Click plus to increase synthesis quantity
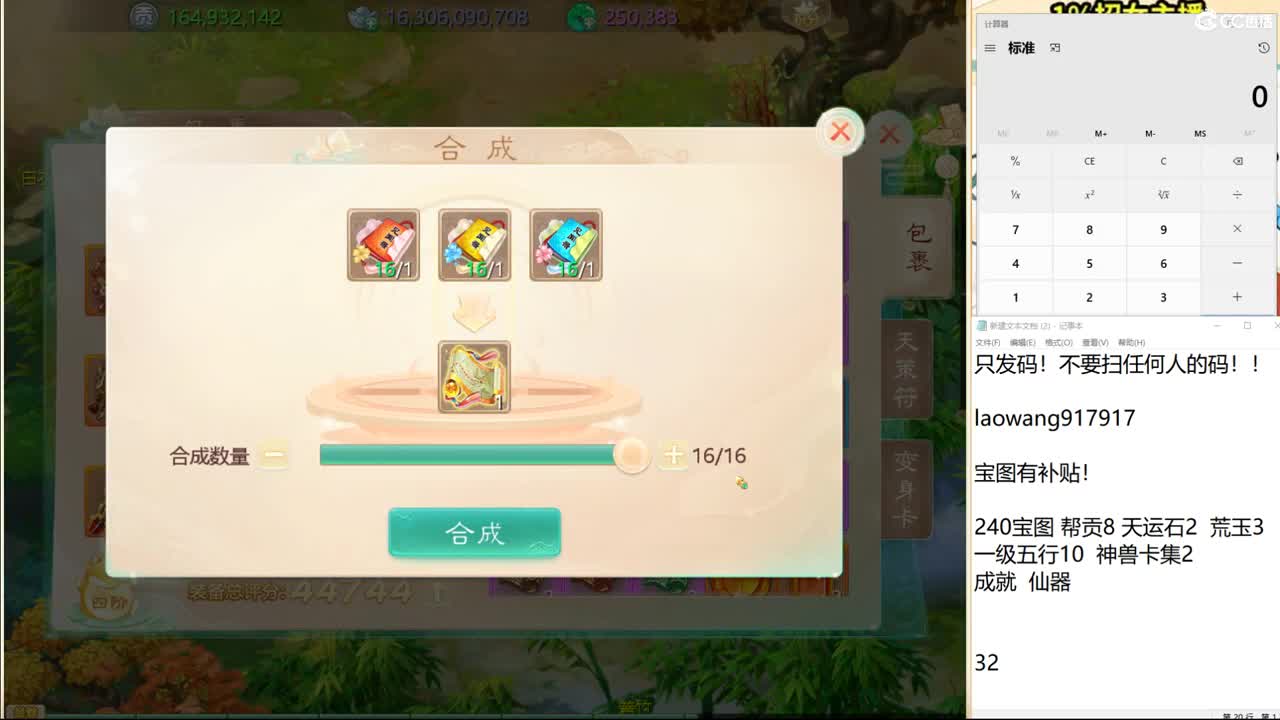 676,455
